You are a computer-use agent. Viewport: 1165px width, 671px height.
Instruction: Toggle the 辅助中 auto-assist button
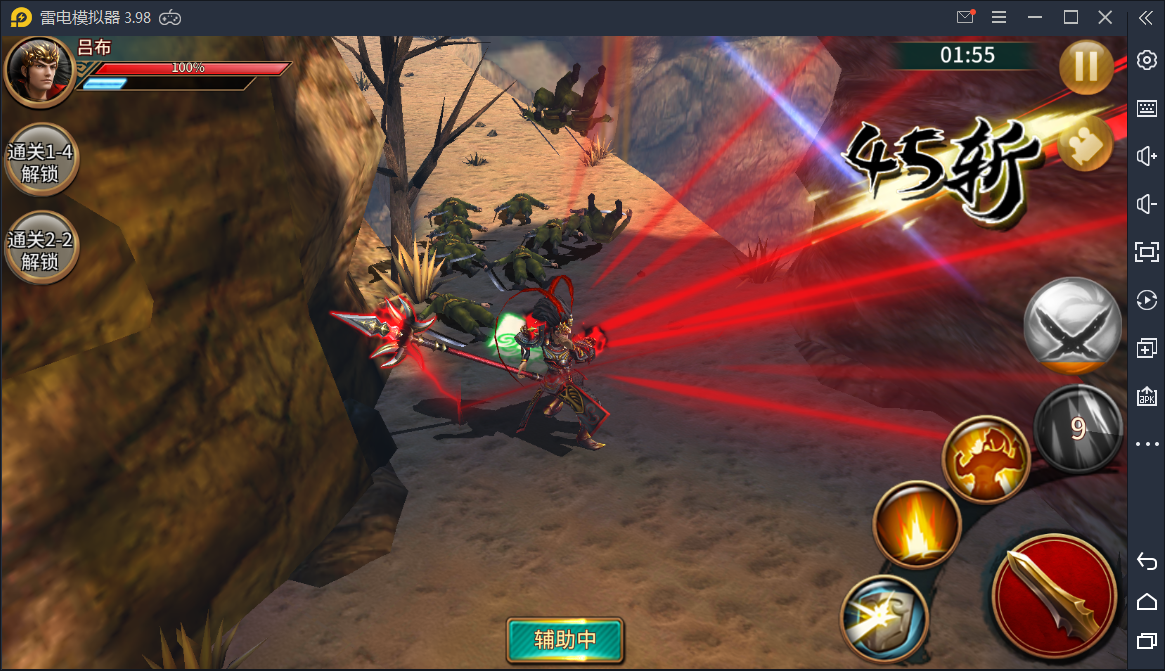coord(565,640)
